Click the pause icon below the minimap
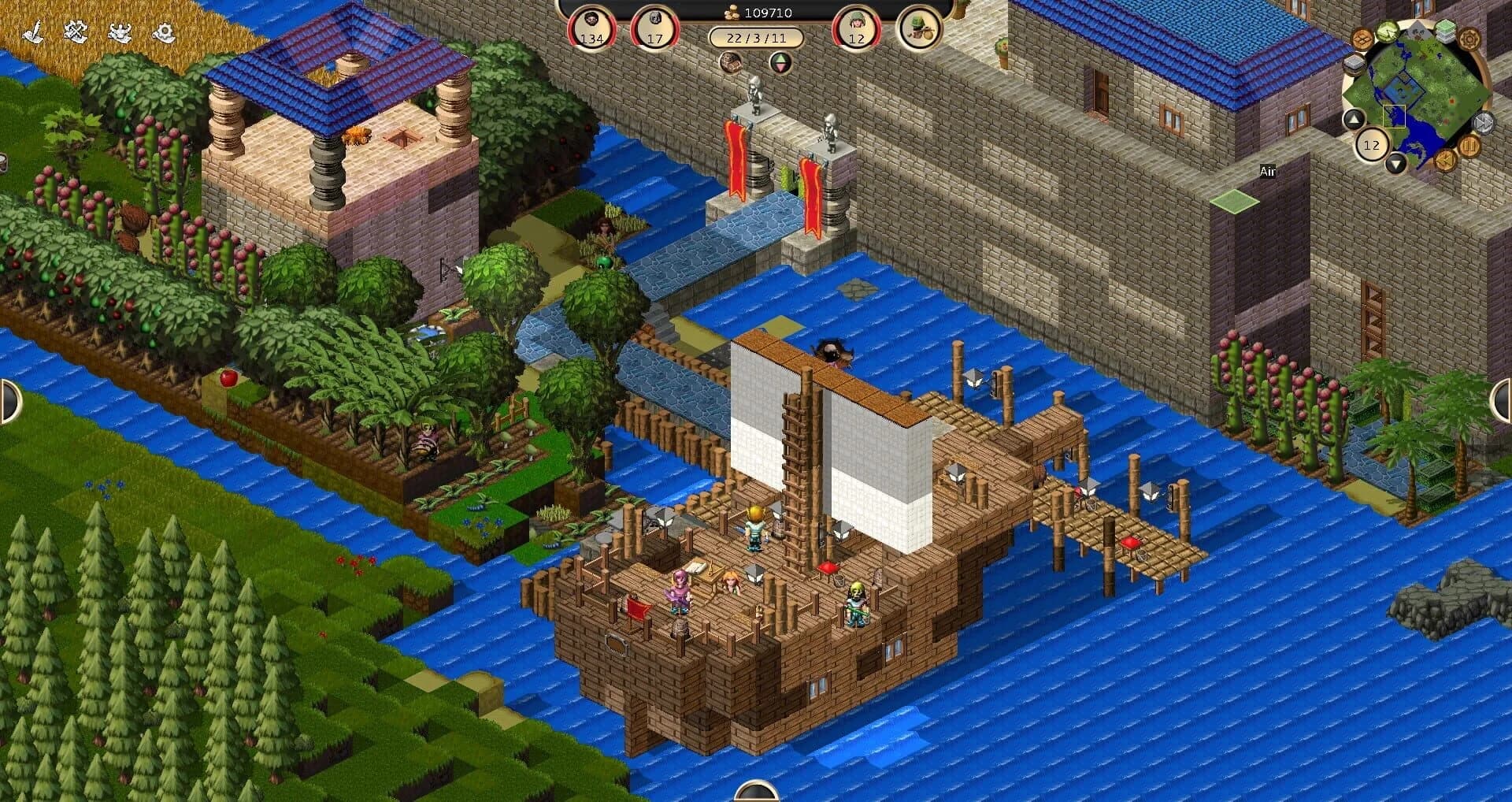This screenshot has height=802, width=1512. pyautogui.click(x=1469, y=147)
